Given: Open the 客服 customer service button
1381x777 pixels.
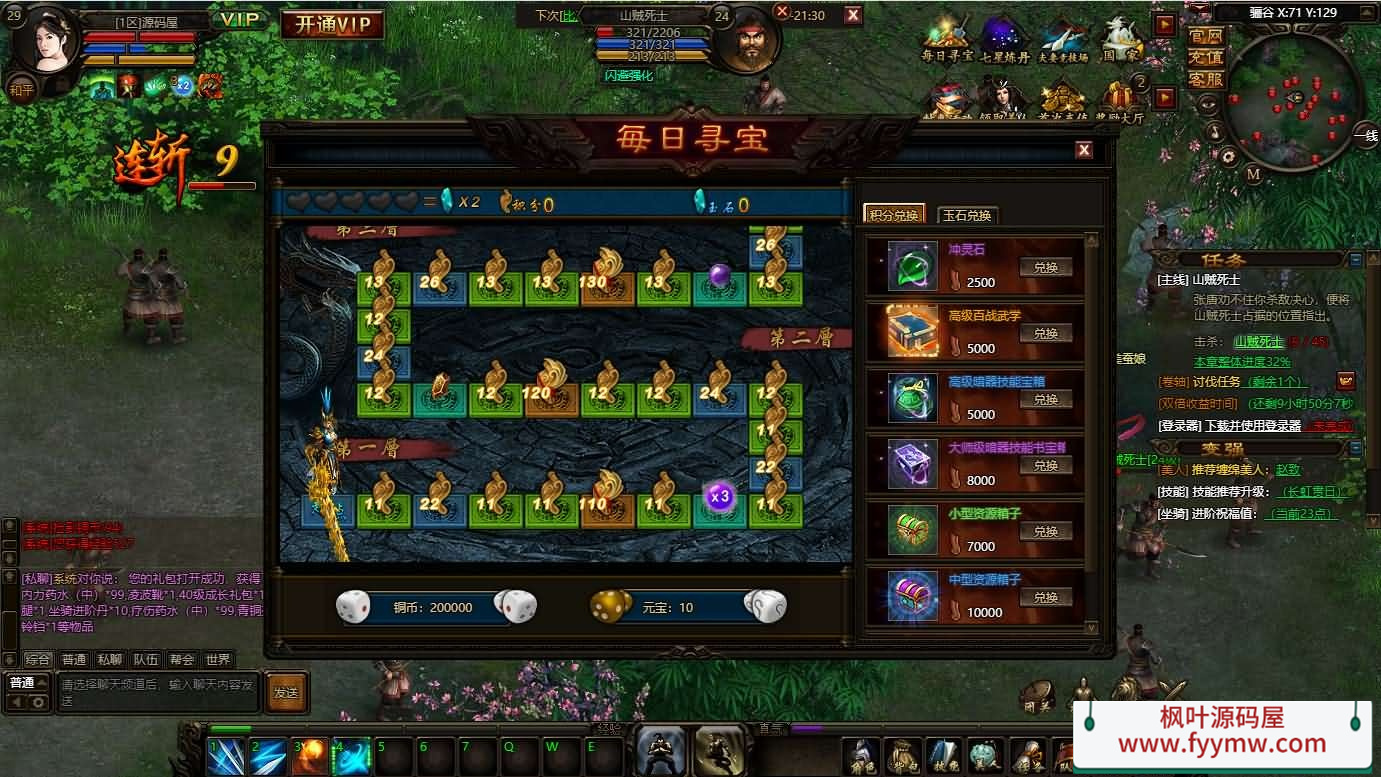Looking at the screenshot, I should pyautogui.click(x=1206, y=79).
